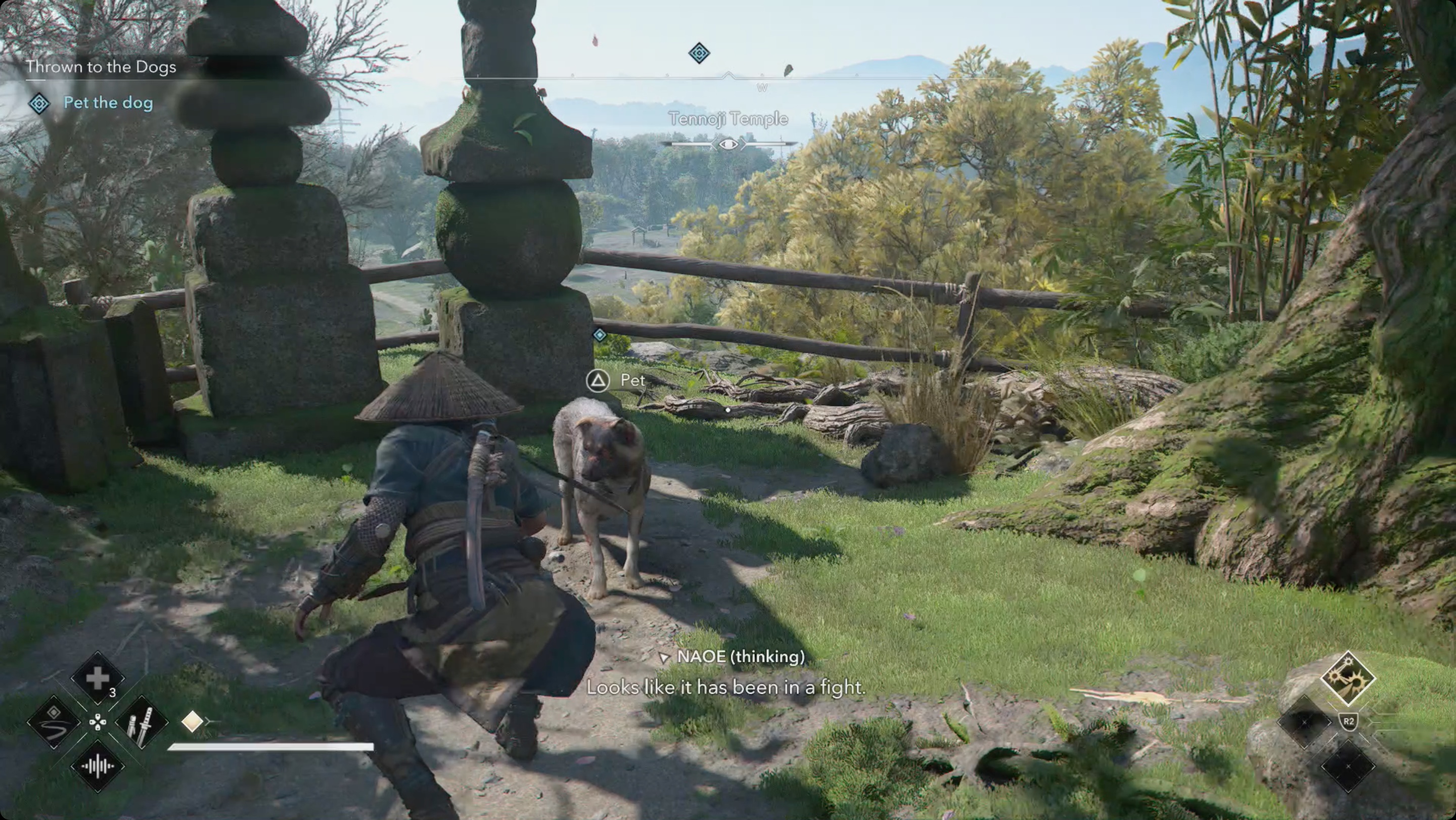Select the shuriken tool slot

pos(1347,678)
